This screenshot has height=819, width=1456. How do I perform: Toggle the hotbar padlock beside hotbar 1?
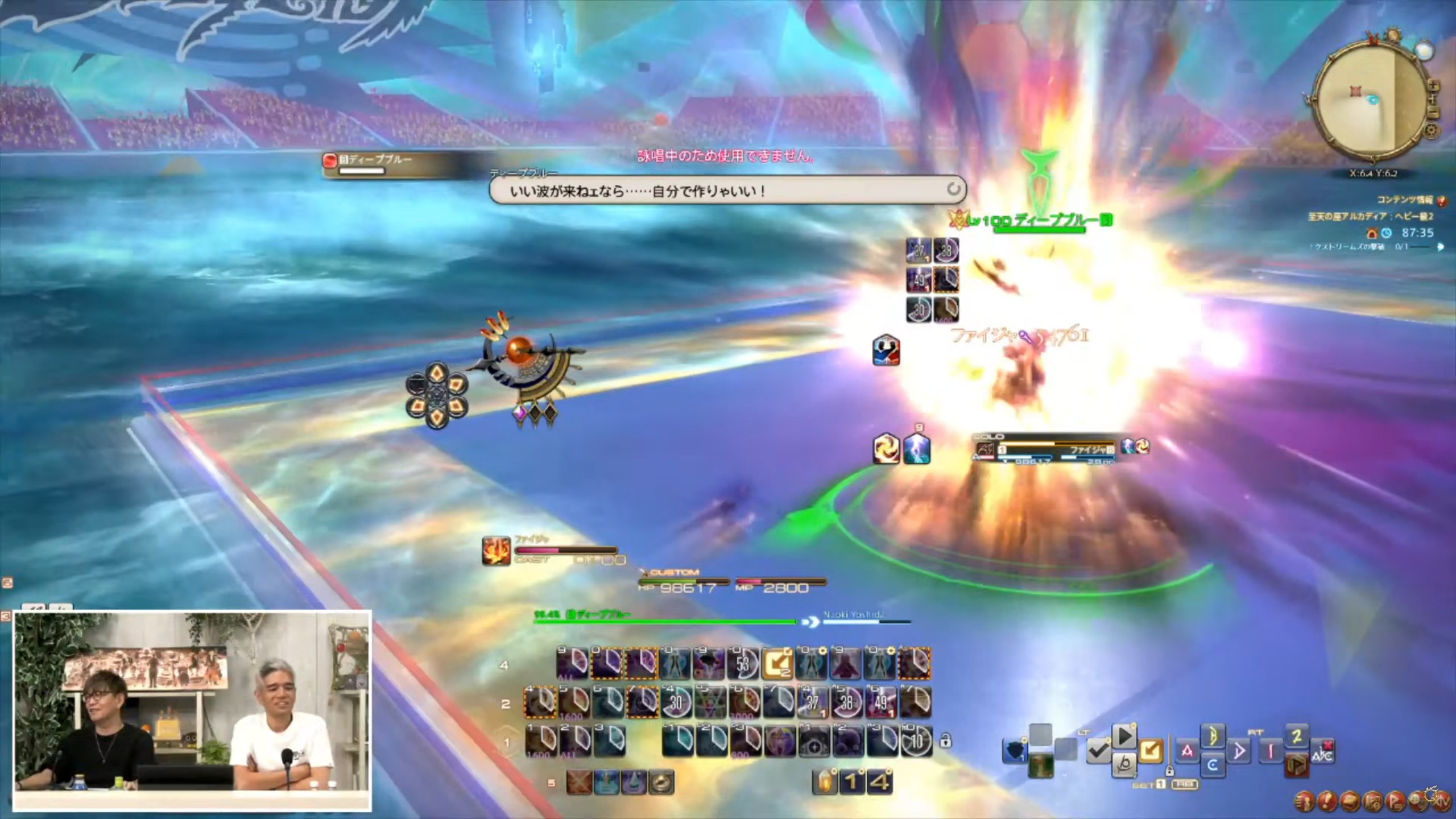click(x=945, y=741)
